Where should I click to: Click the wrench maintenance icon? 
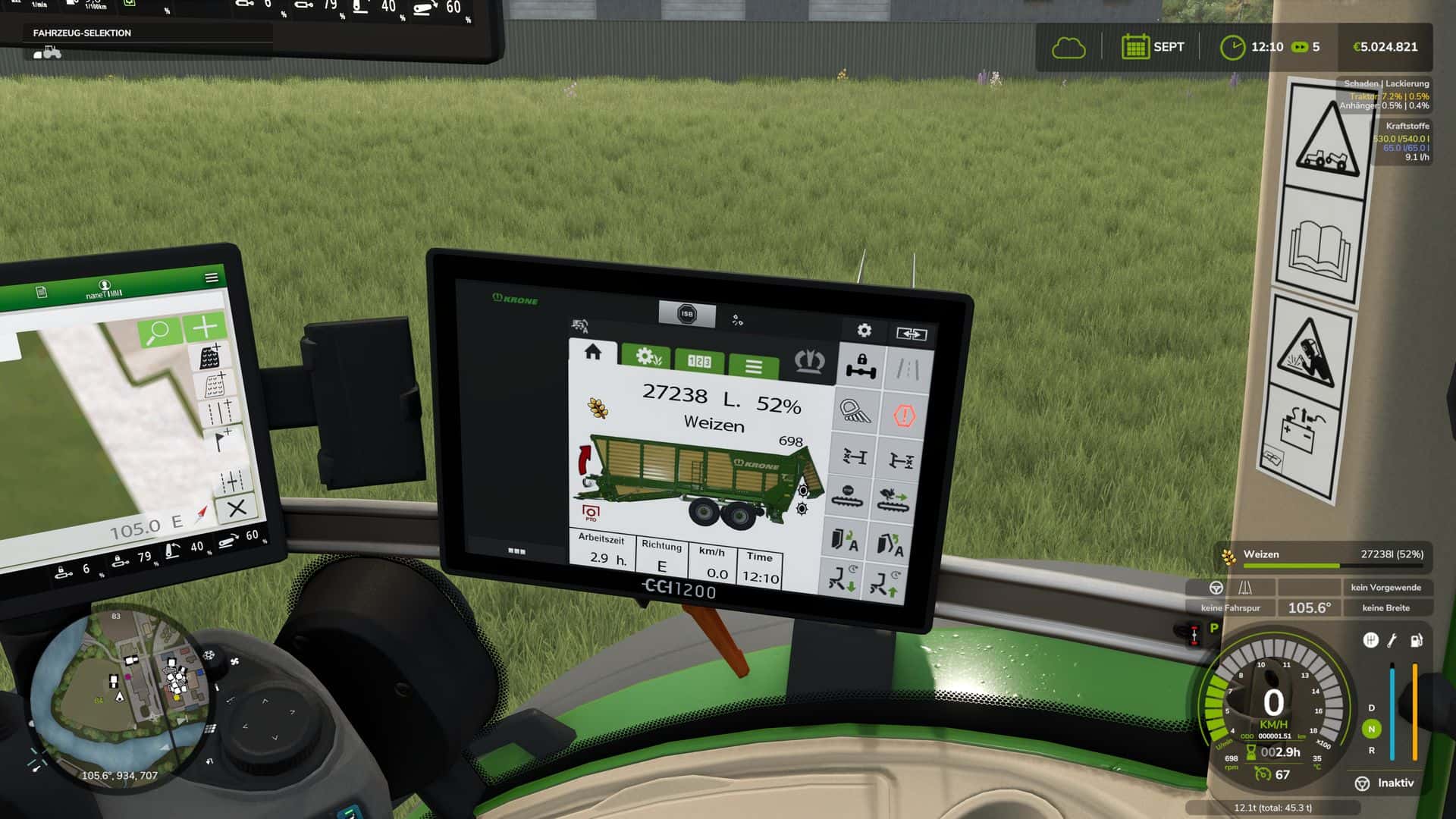pos(1392,641)
